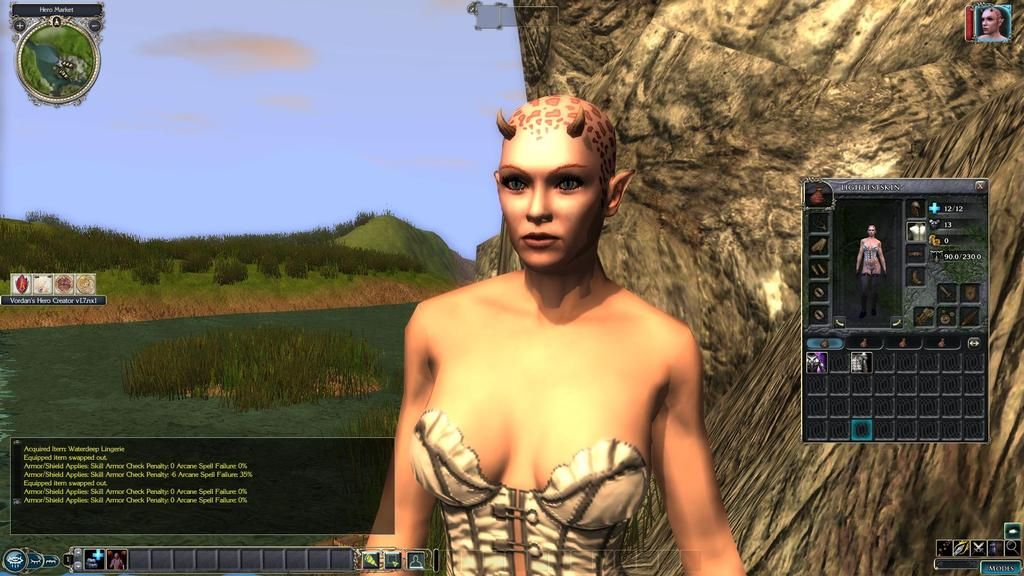Select the highlighted teal inventory slot

(x=861, y=429)
